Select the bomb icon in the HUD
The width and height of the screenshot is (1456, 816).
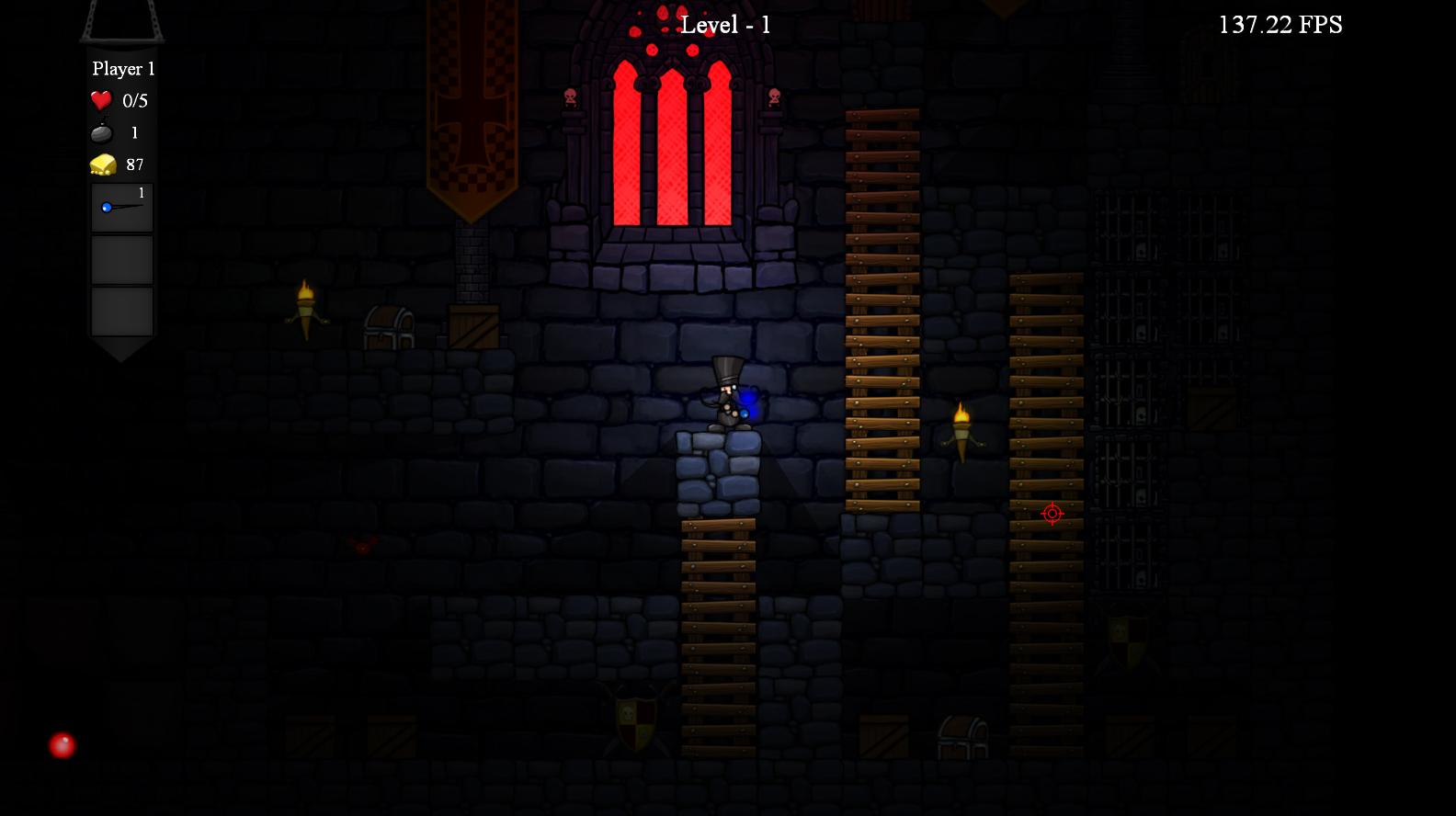(101, 132)
